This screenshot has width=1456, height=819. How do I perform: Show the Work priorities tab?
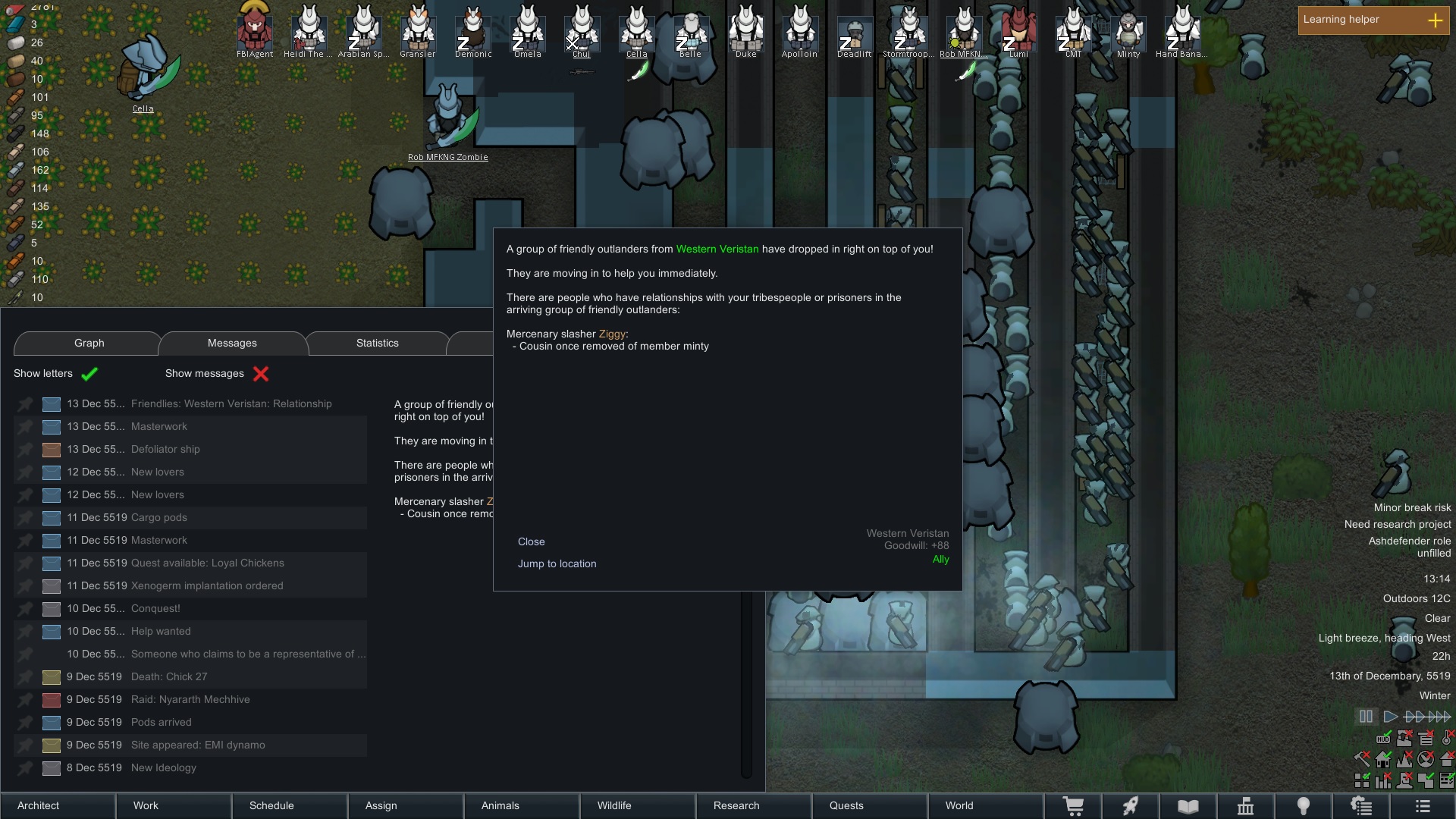pos(146,805)
